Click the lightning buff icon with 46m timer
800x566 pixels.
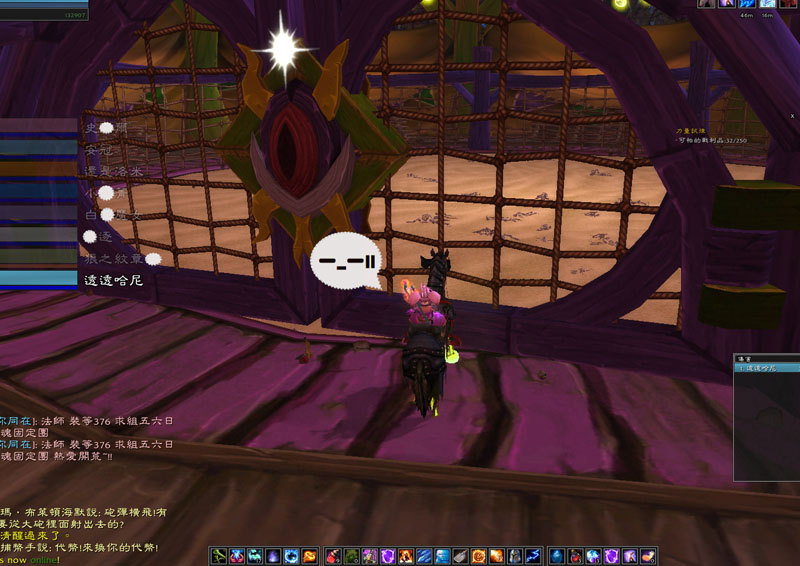(747, 4)
